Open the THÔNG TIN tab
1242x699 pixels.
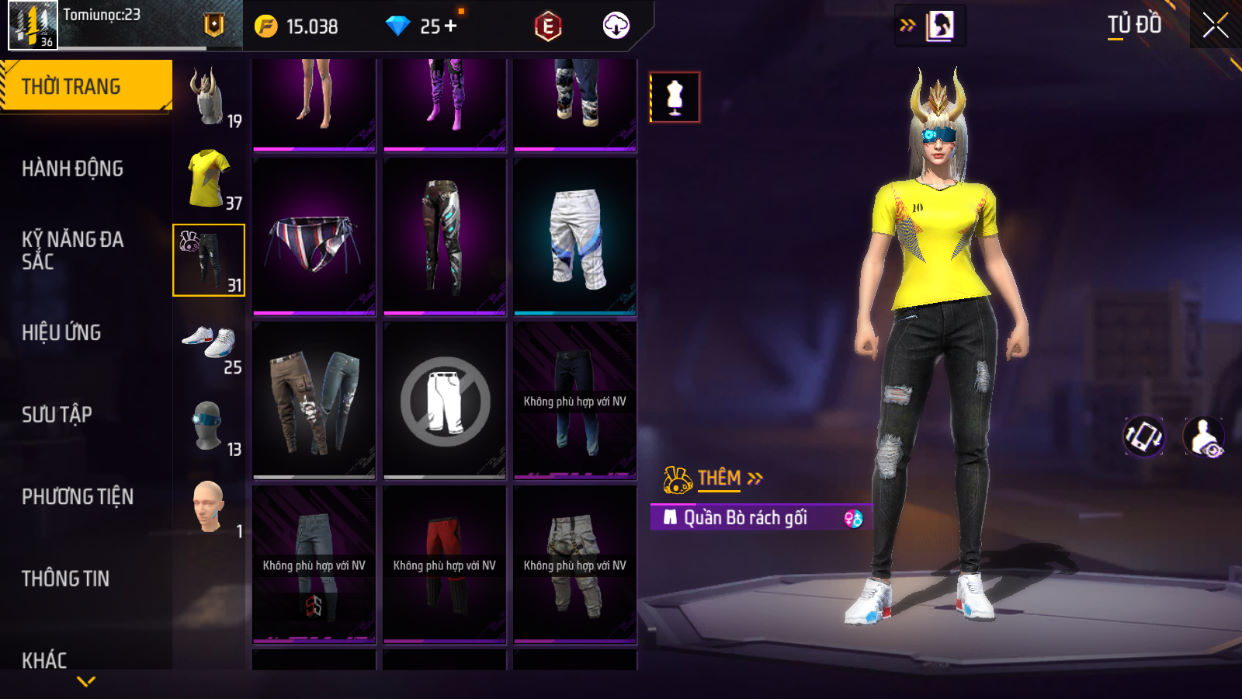66,579
